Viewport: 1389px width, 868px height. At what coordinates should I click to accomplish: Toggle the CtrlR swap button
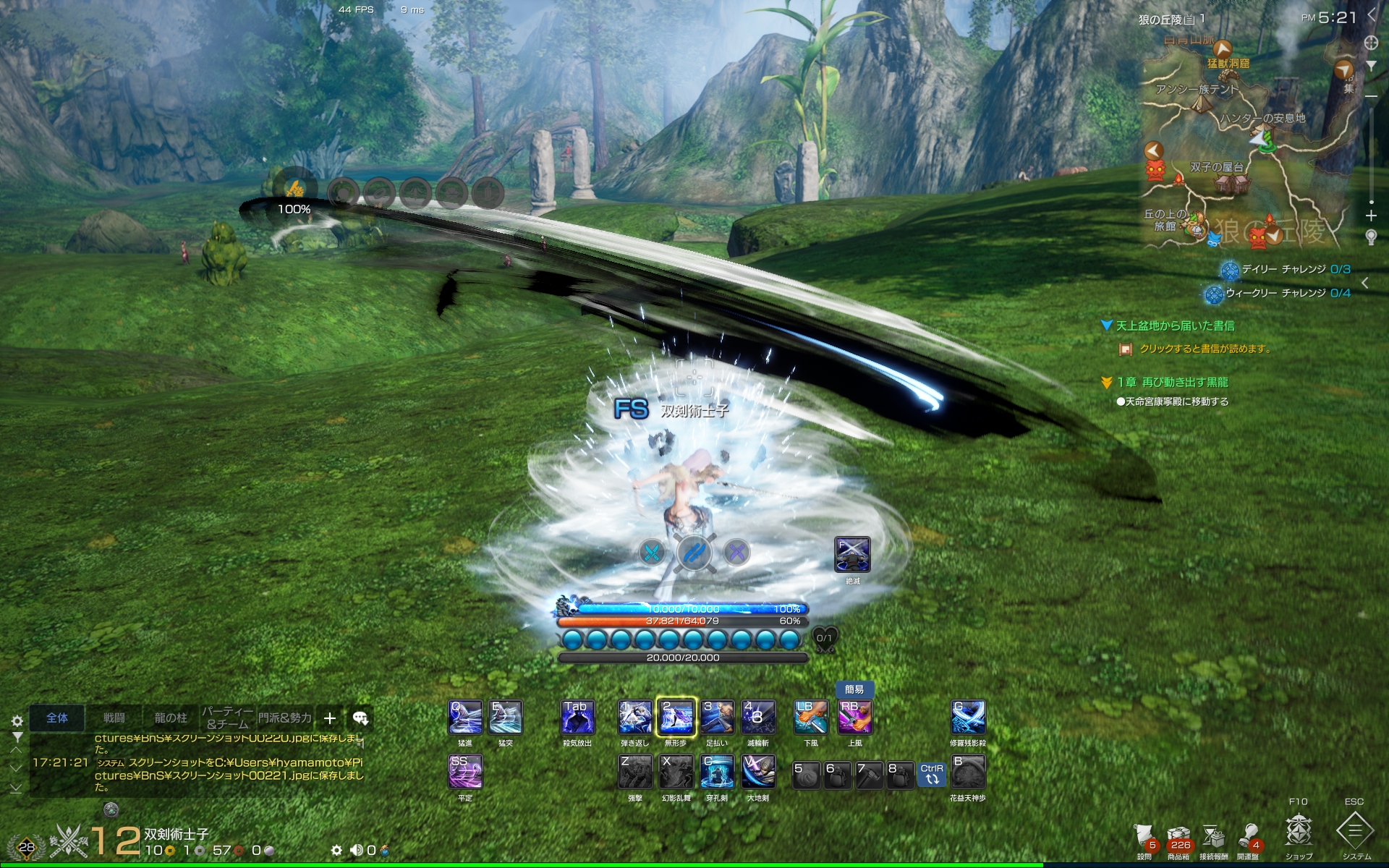[x=932, y=775]
